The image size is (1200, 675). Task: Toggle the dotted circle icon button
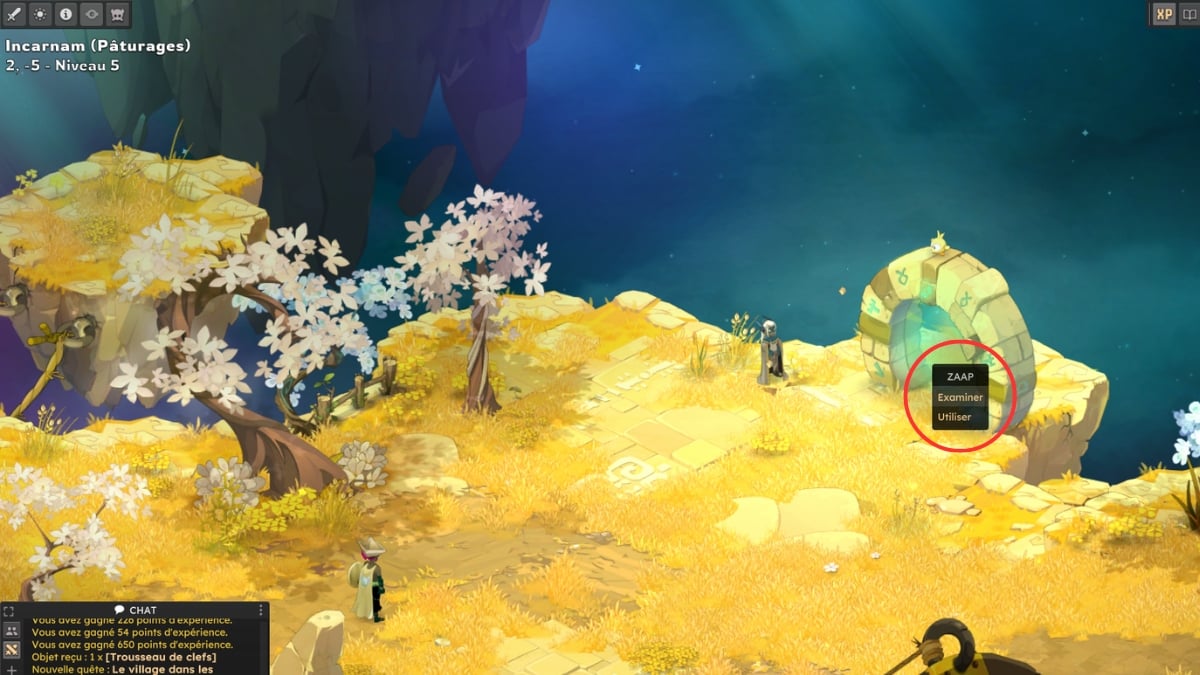click(40, 14)
